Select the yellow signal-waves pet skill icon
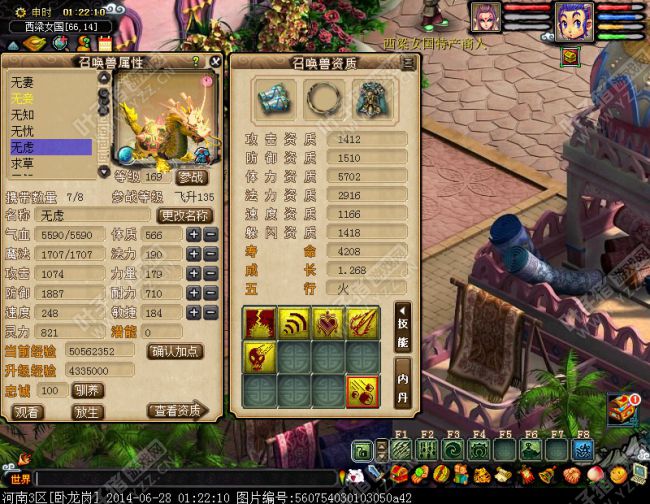650x504 pixels. click(293, 322)
